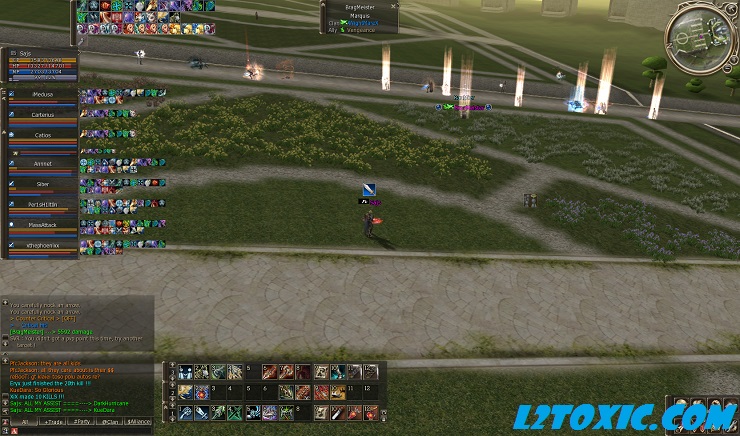Target party member xthephoenixx
This screenshot has width=740, height=436.
[42, 245]
